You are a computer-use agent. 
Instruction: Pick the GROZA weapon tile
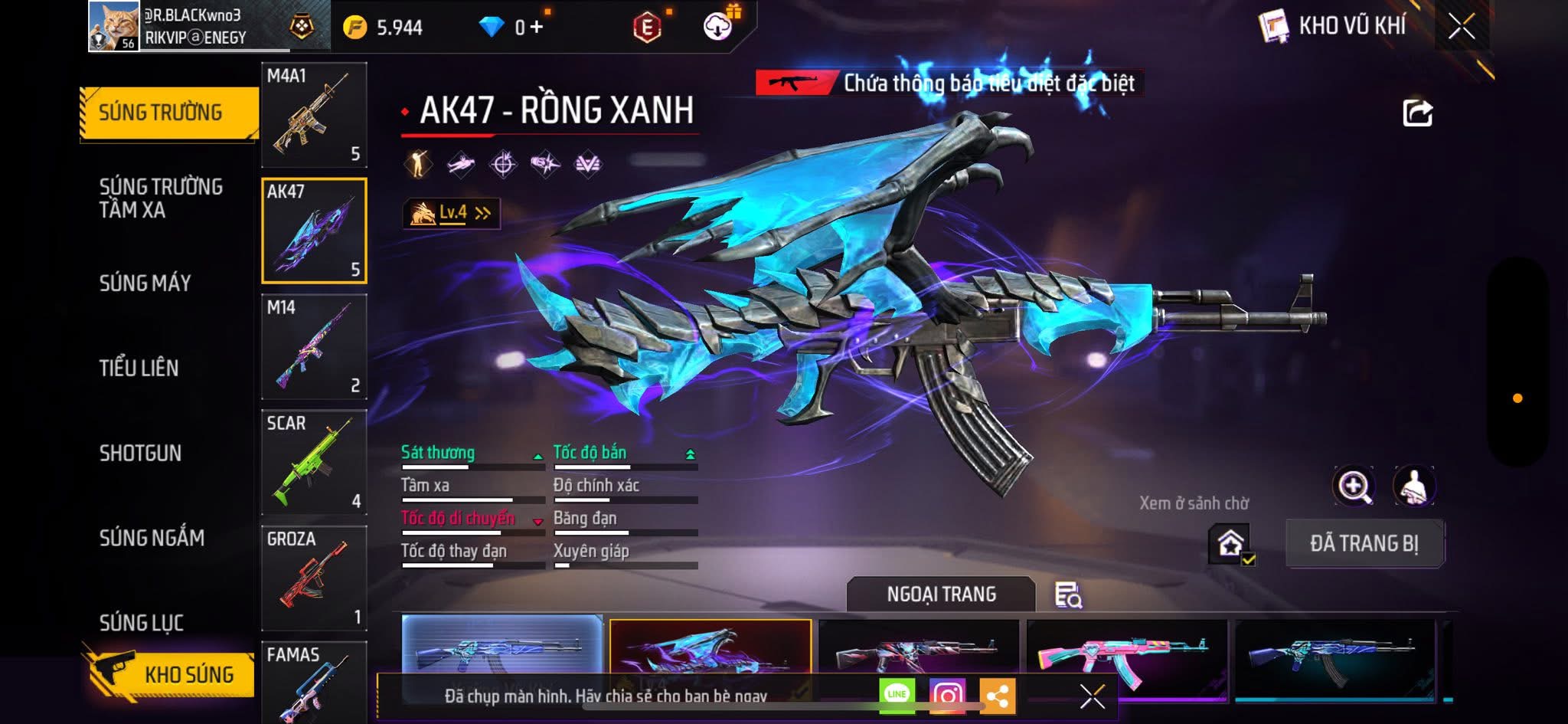314,578
